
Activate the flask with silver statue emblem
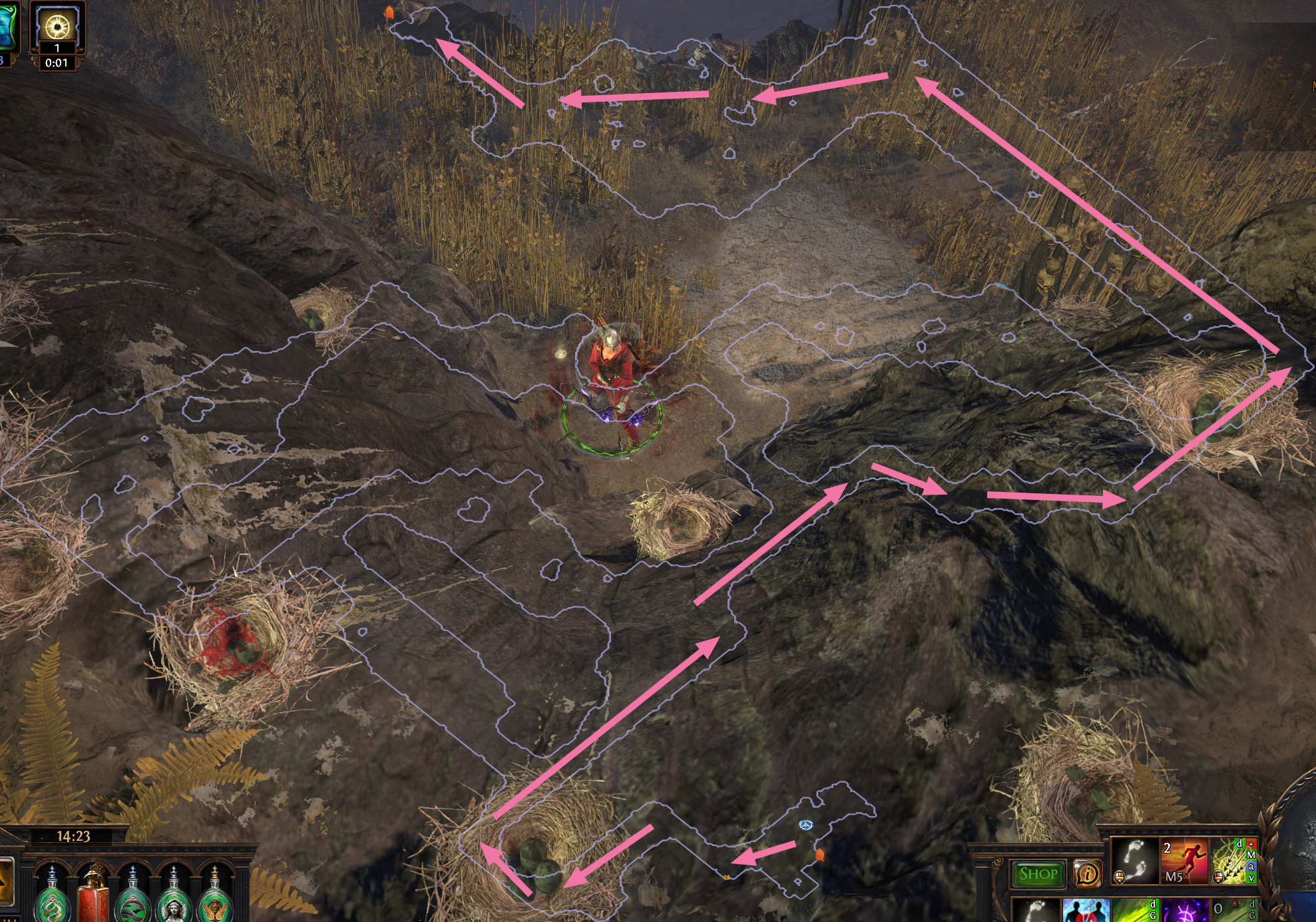[173, 897]
